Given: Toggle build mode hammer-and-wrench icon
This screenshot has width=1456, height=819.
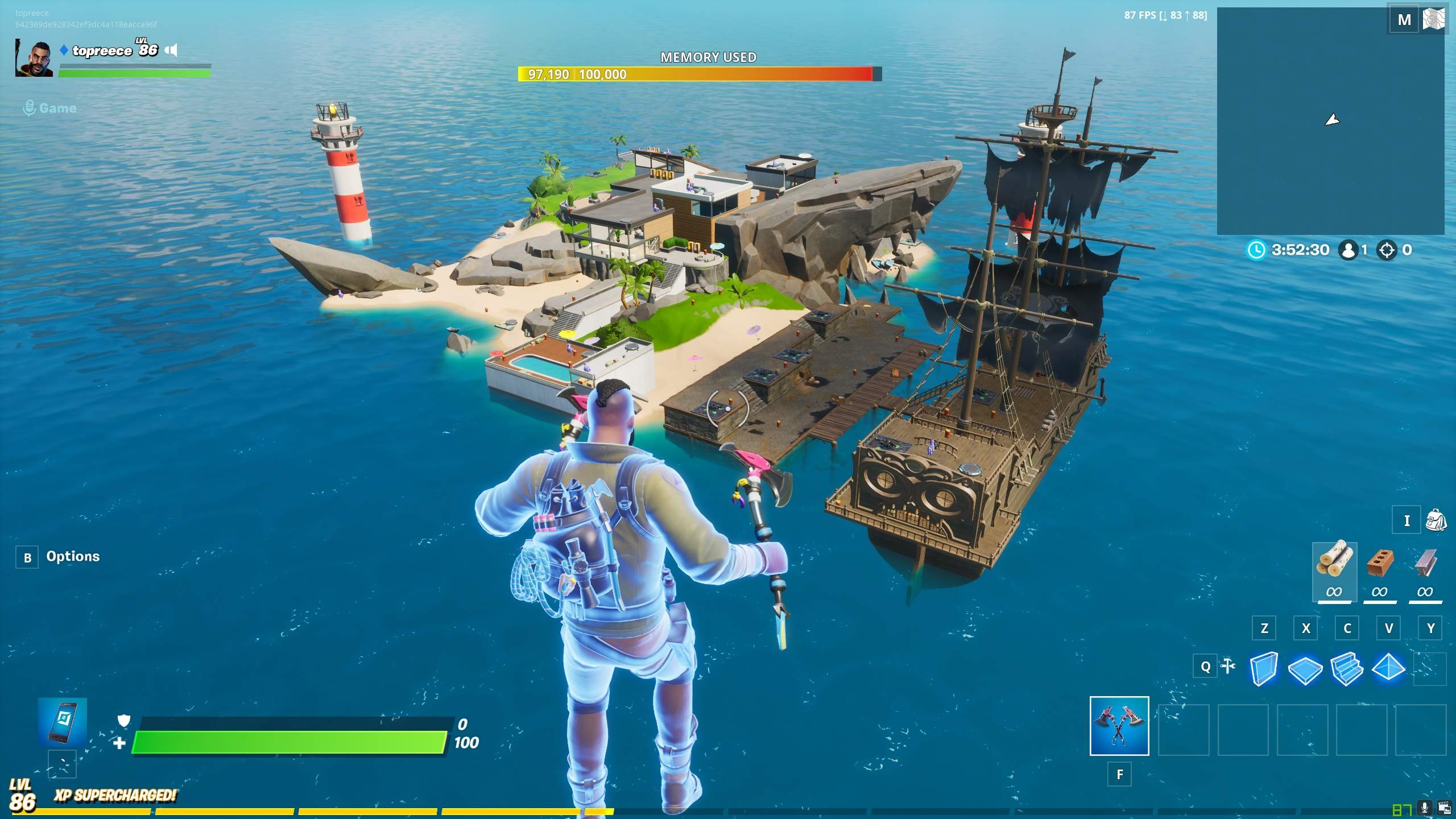Looking at the screenshot, I should click(x=1228, y=666).
